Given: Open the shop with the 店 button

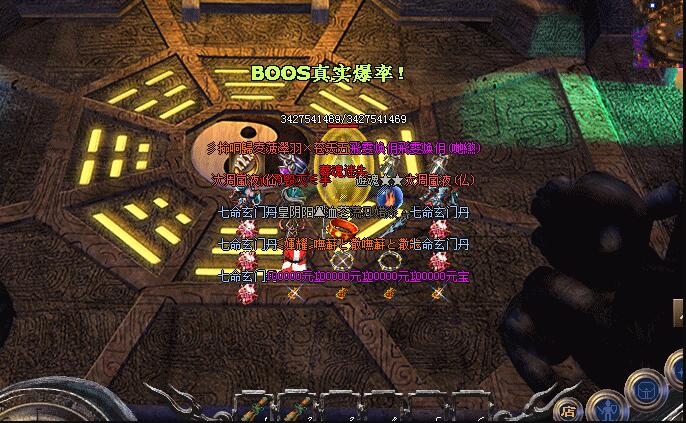Looking at the screenshot, I should click(568, 409).
